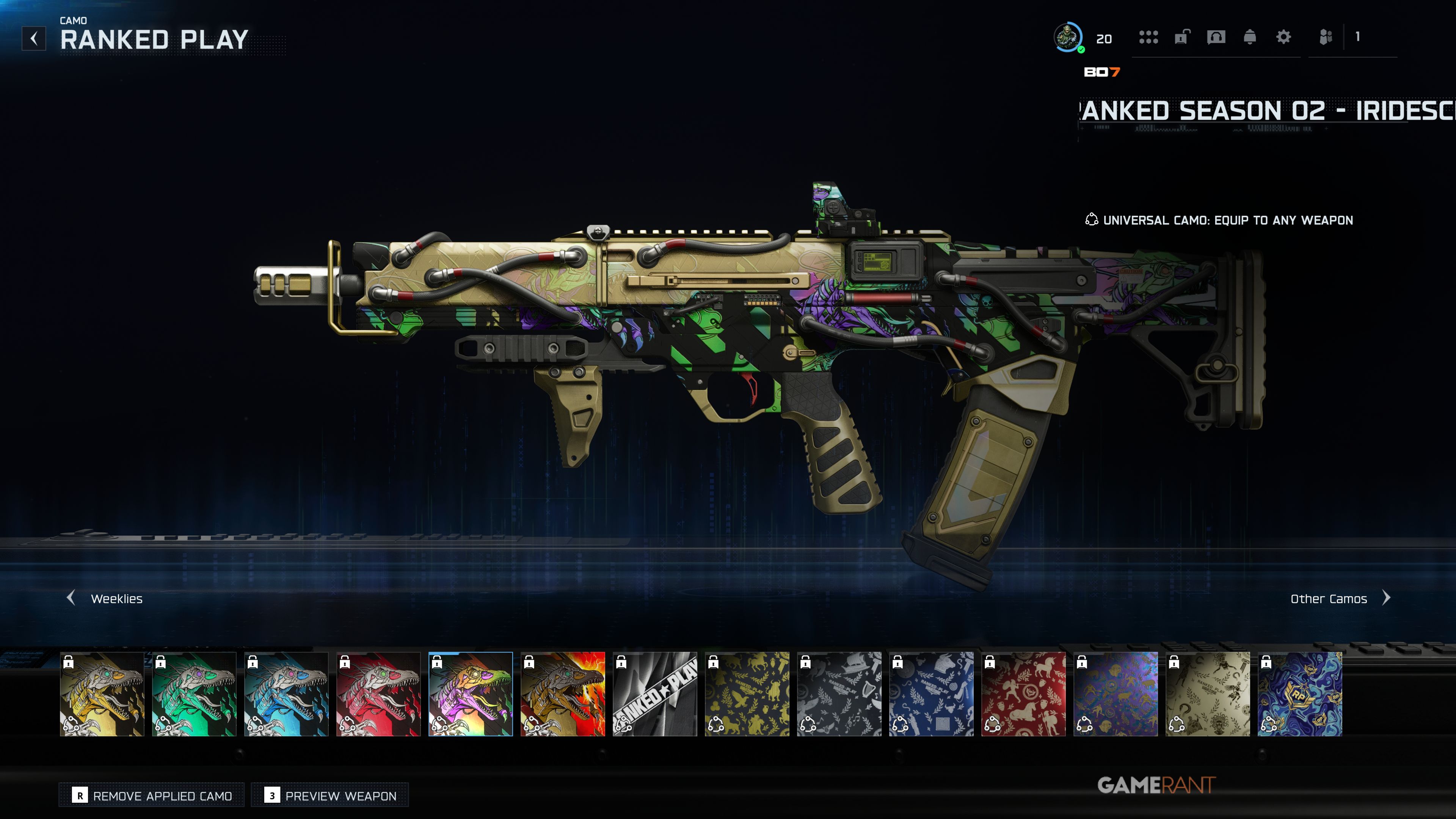Open the notifications bell

(1250, 37)
